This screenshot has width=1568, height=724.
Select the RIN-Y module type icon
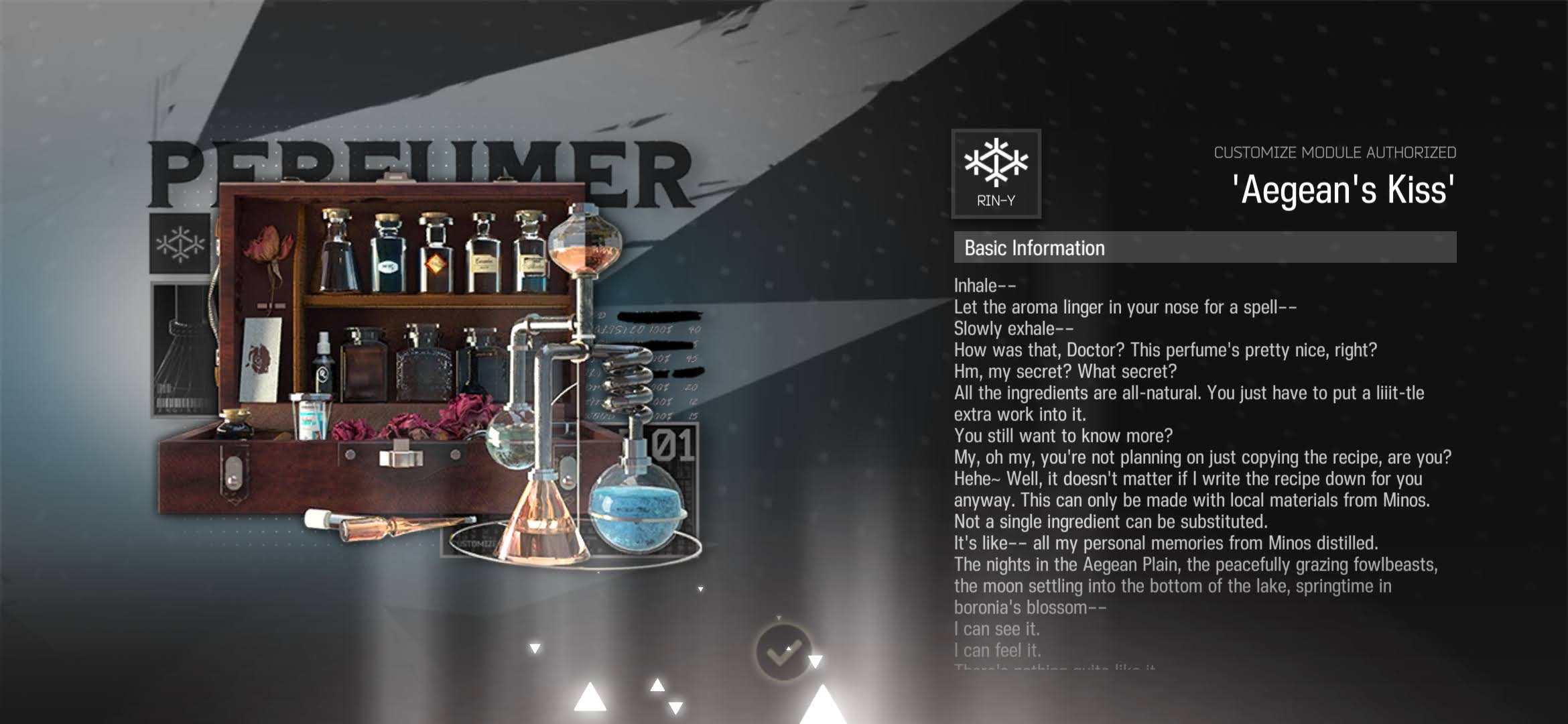click(996, 174)
